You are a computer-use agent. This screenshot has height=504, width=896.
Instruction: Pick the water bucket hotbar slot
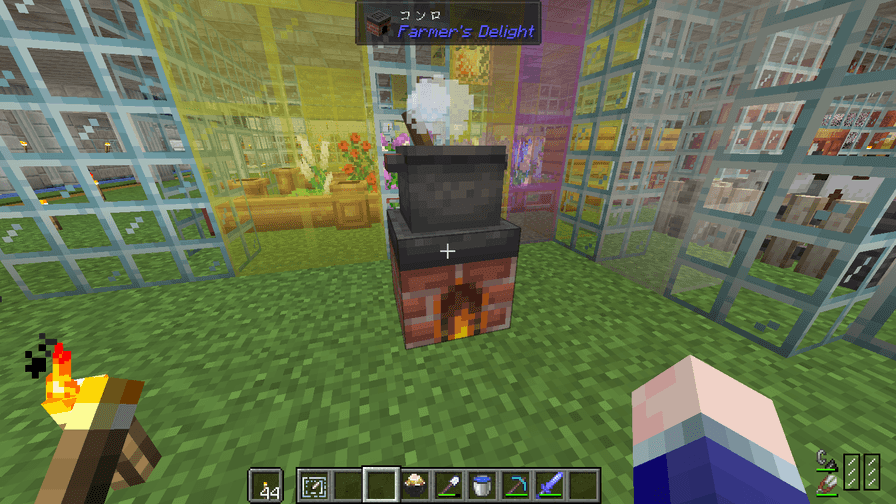pyautogui.click(x=483, y=485)
